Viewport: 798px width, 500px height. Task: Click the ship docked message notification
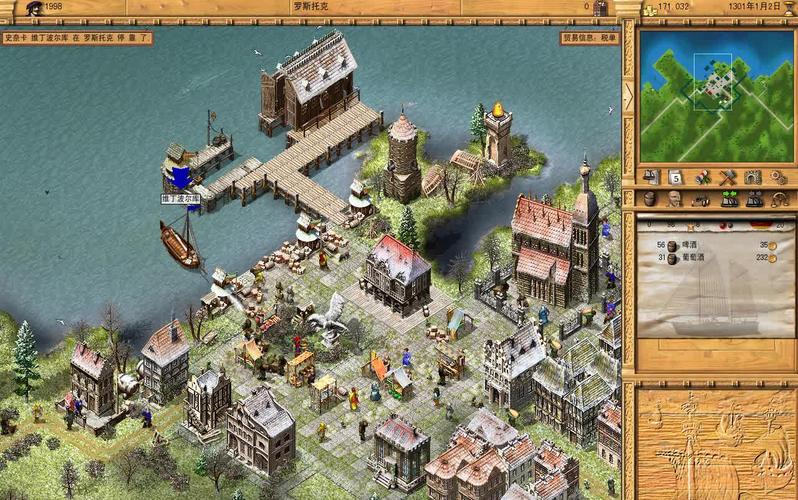pyautogui.click(x=77, y=38)
